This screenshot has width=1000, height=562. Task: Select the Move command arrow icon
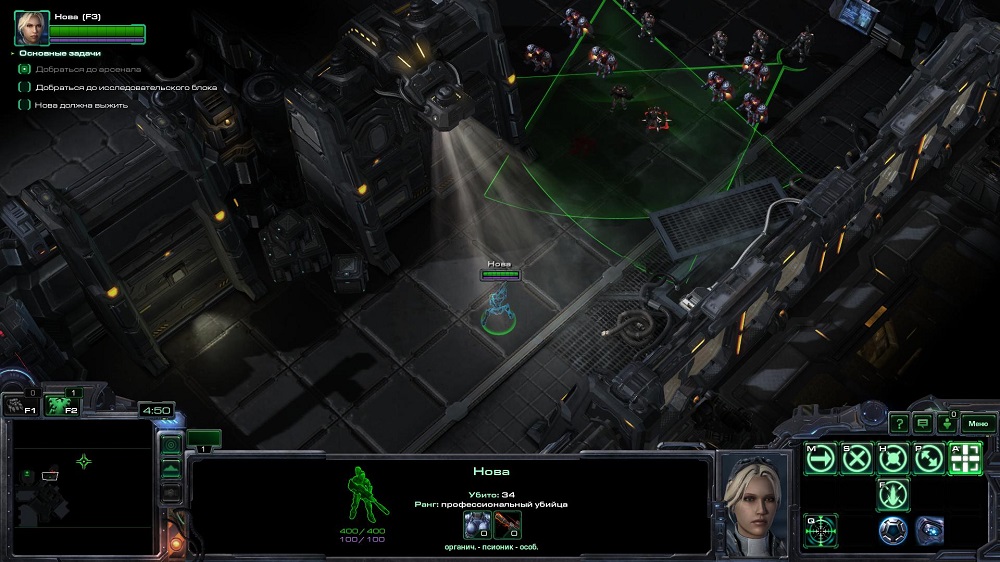click(821, 458)
